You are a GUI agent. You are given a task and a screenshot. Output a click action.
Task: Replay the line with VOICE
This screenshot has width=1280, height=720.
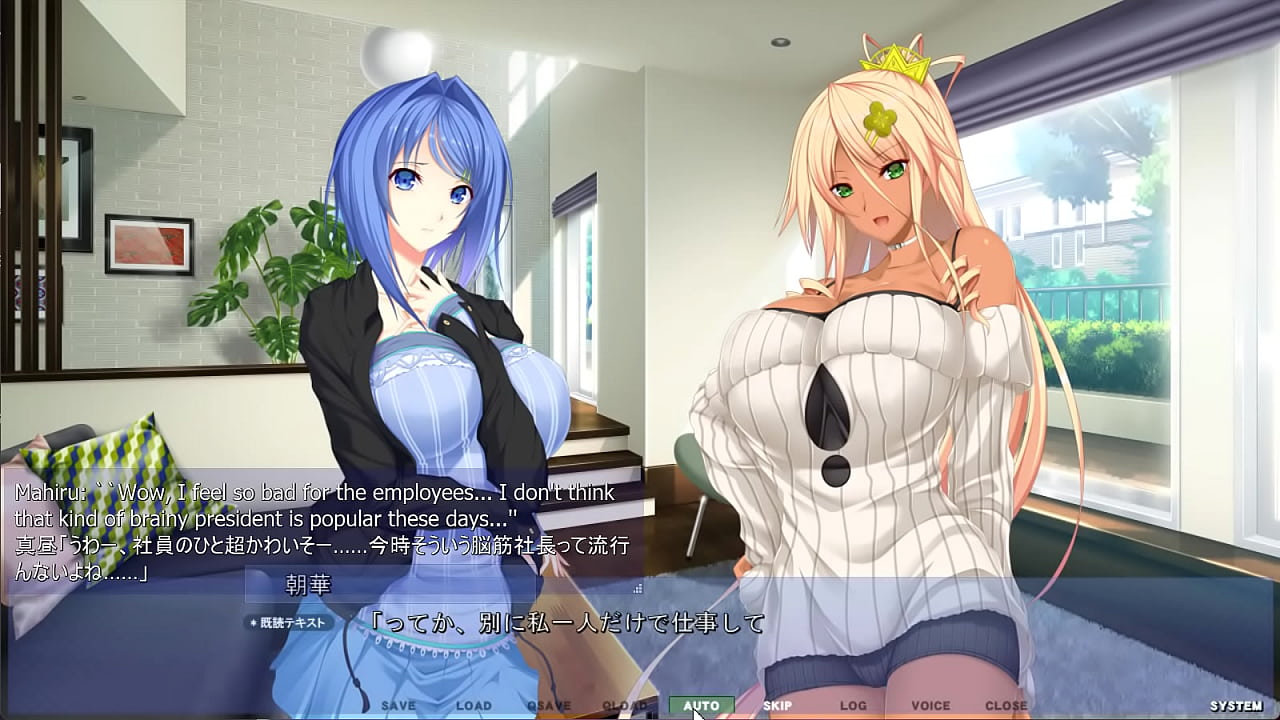[930, 705]
